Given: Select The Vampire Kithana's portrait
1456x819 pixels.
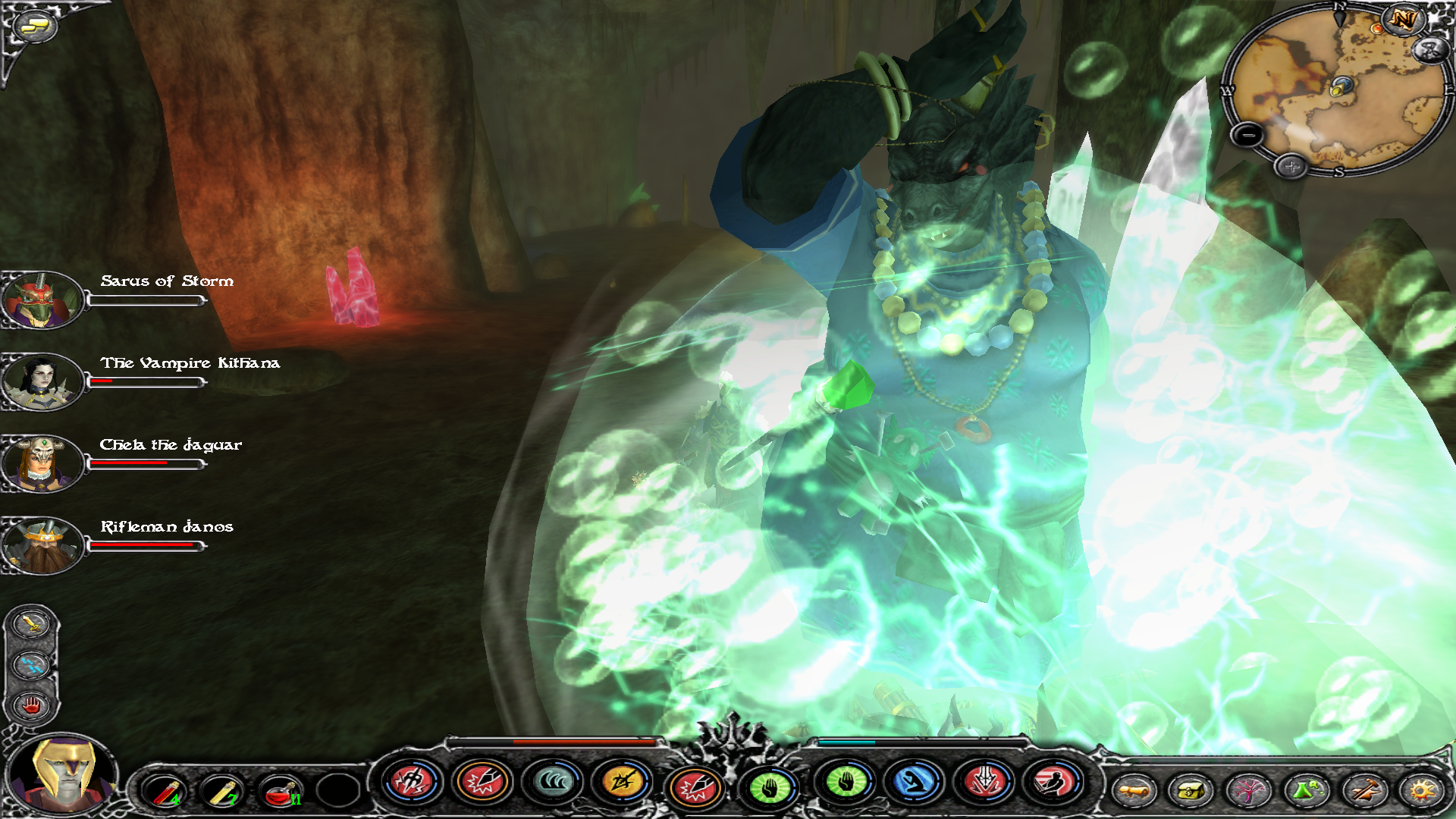Looking at the screenshot, I should 42,381.
